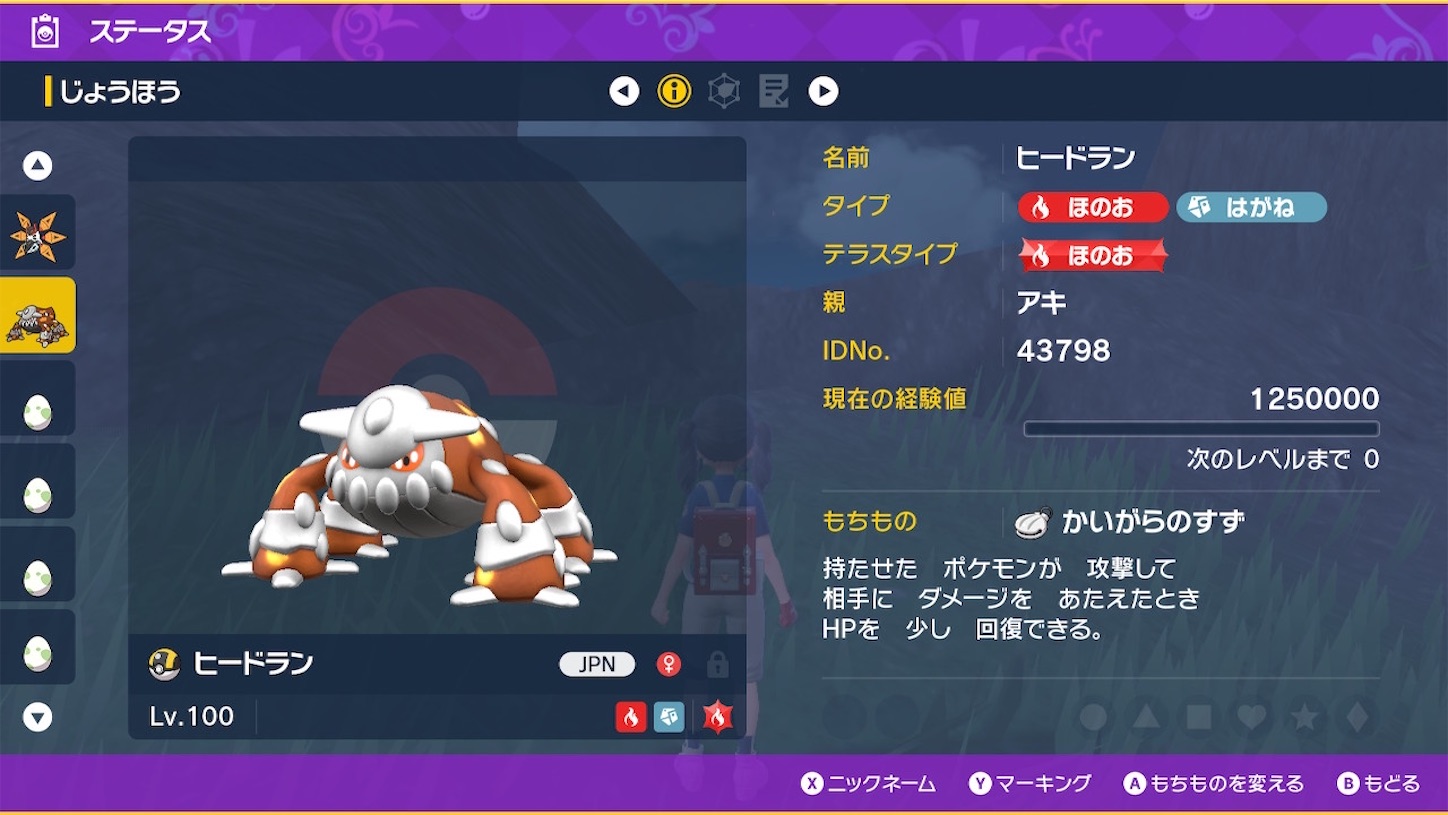Open the next page with the right arrow
Image resolution: width=1448 pixels, height=815 pixels.
[824, 90]
